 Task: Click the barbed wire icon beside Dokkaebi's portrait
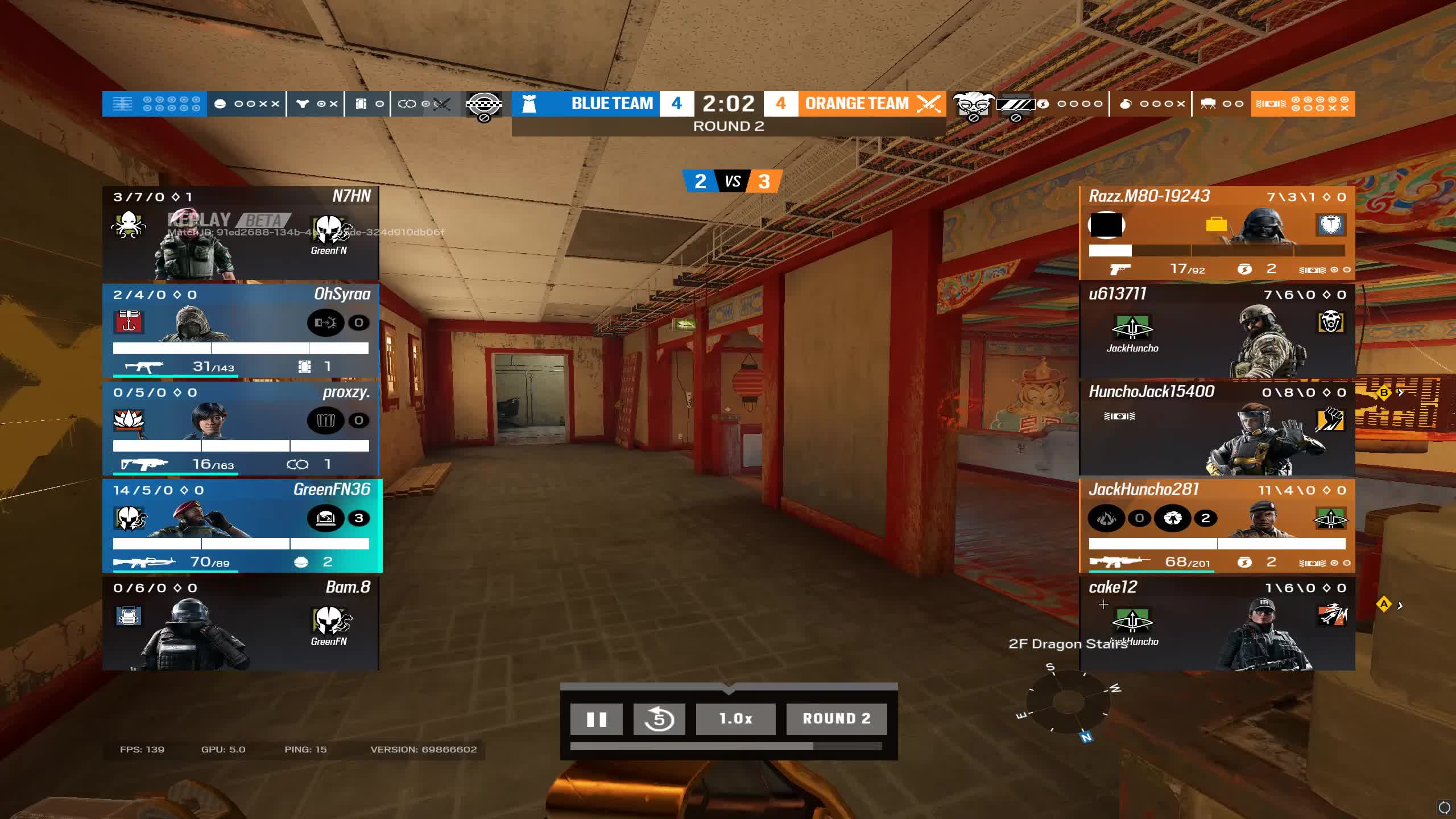pyautogui.click(x=1016, y=103)
